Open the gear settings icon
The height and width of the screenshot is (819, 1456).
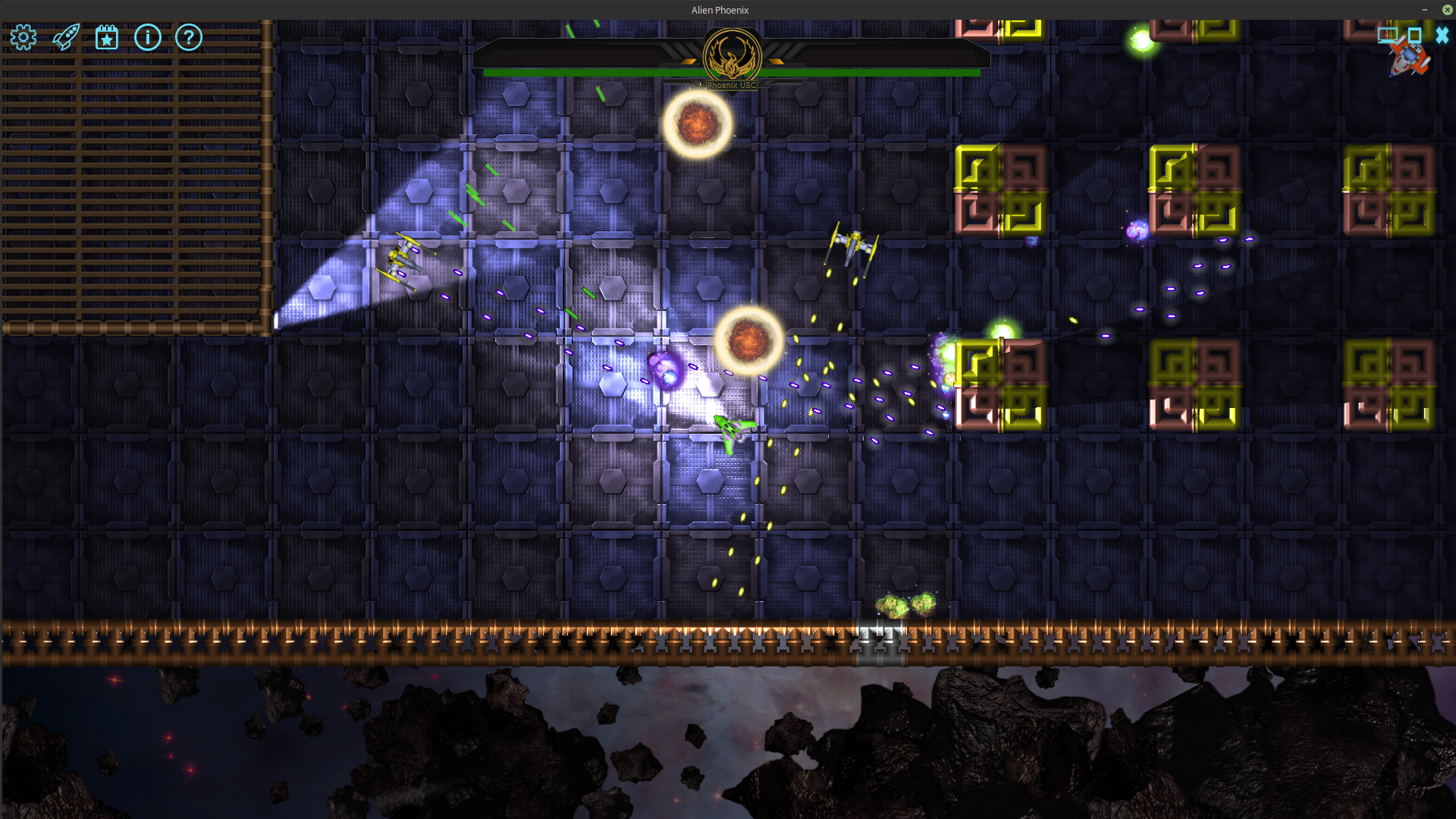click(x=24, y=37)
